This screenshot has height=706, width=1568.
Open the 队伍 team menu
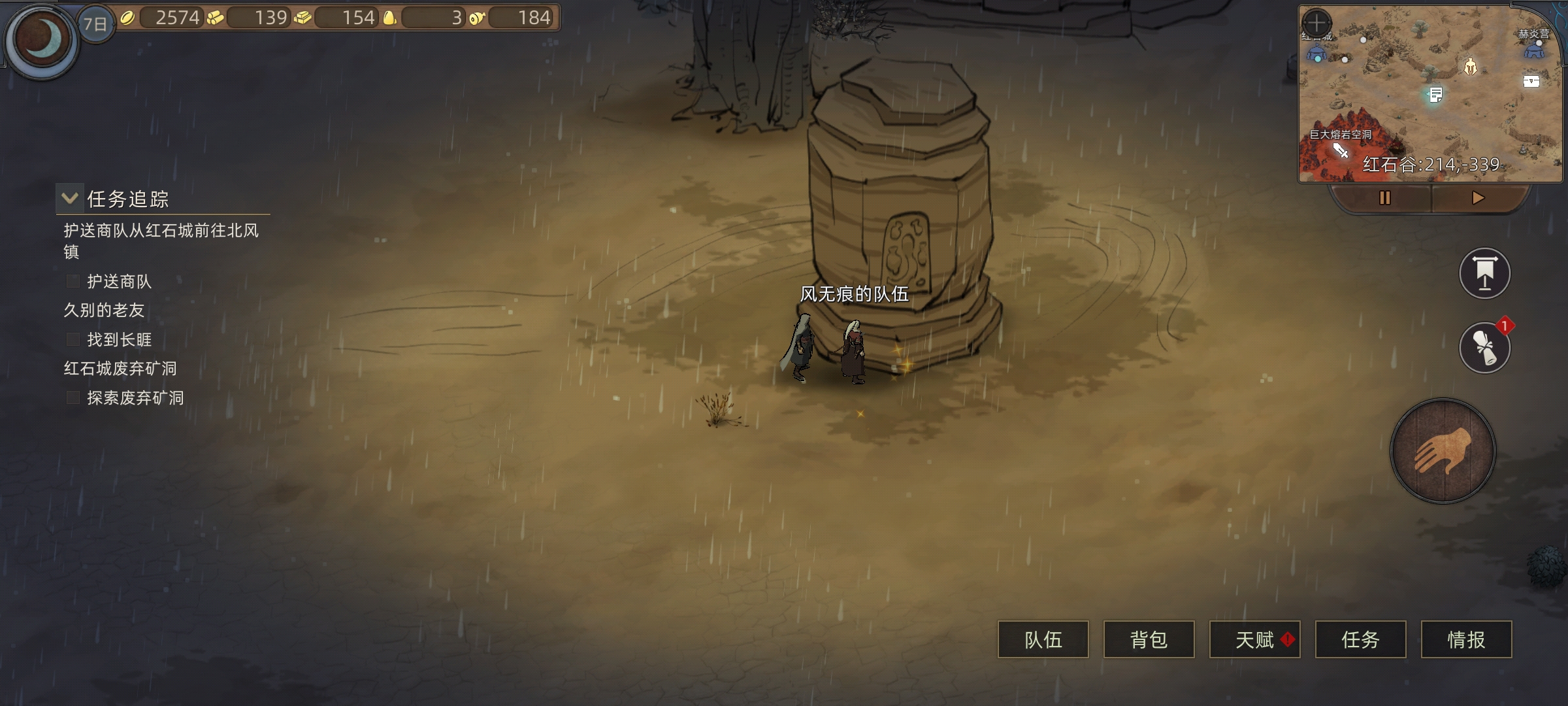1043,639
